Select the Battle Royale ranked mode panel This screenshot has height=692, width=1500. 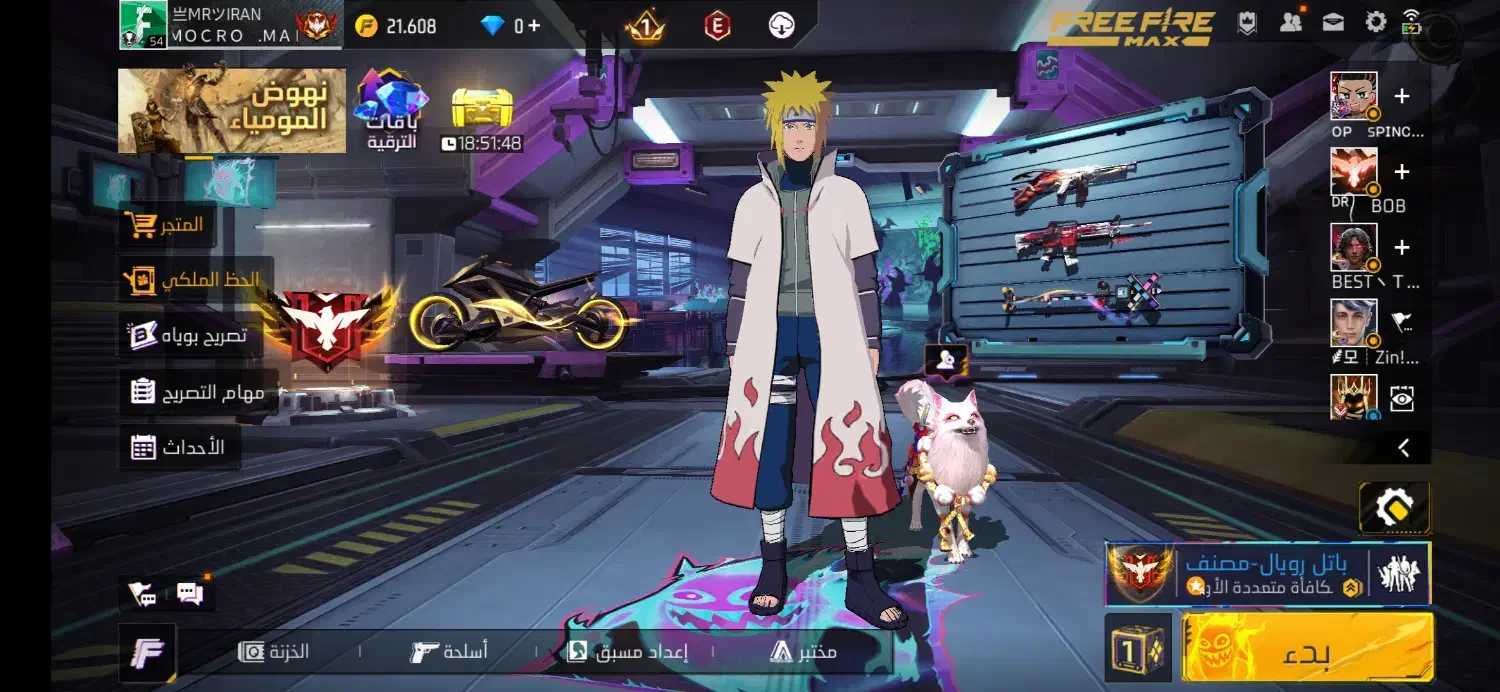[x=1267, y=575]
